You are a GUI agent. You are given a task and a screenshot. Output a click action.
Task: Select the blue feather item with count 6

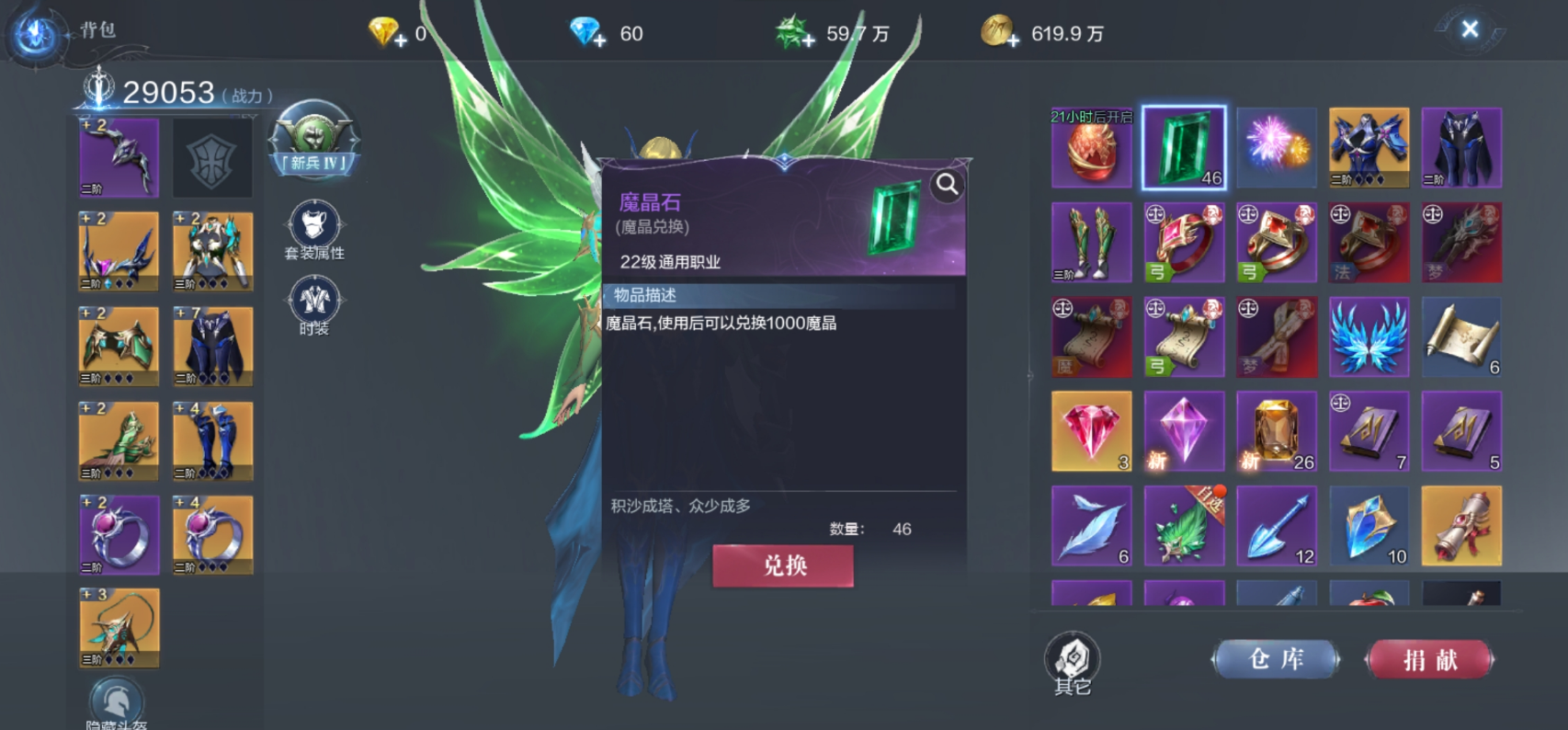[1091, 525]
